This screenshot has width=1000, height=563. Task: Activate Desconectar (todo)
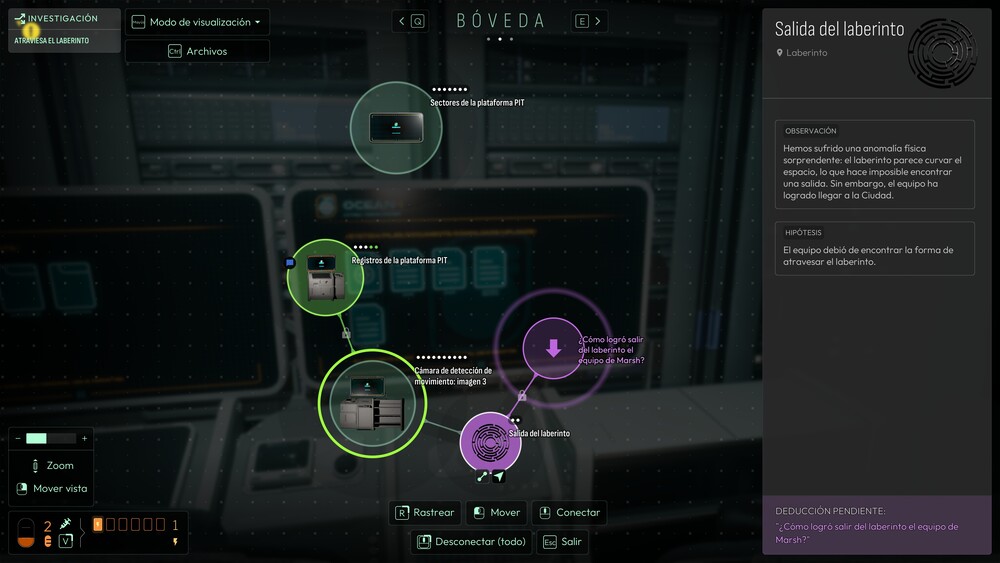click(x=468, y=542)
